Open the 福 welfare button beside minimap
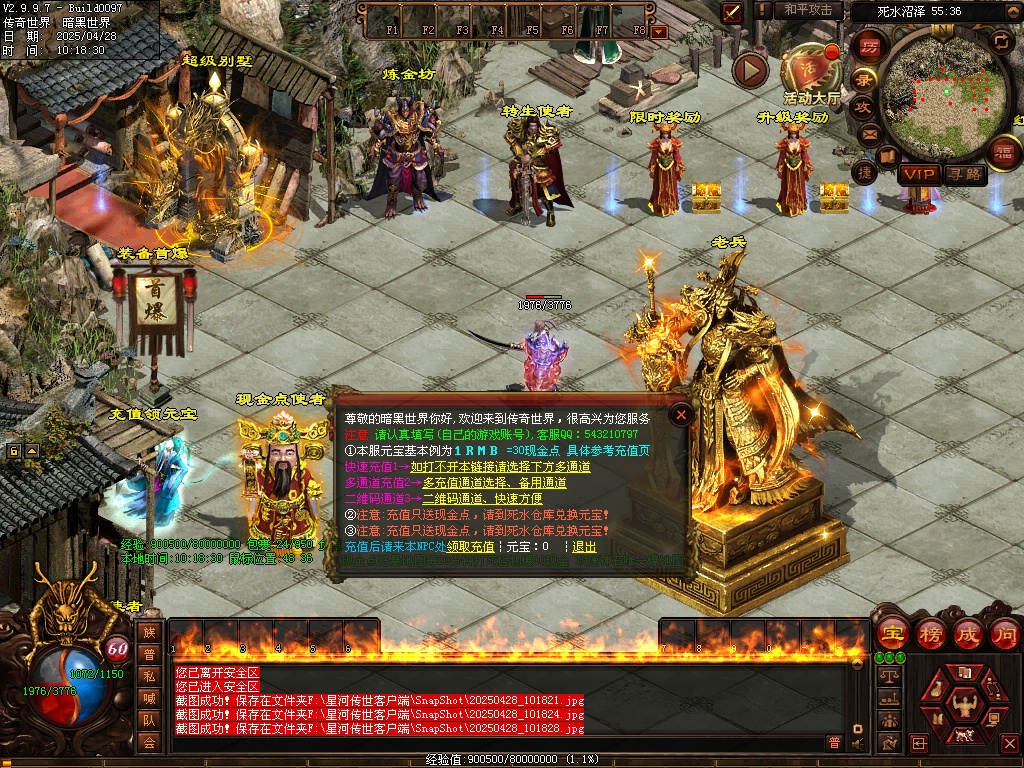 pyautogui.click(x=1002, y=152)
